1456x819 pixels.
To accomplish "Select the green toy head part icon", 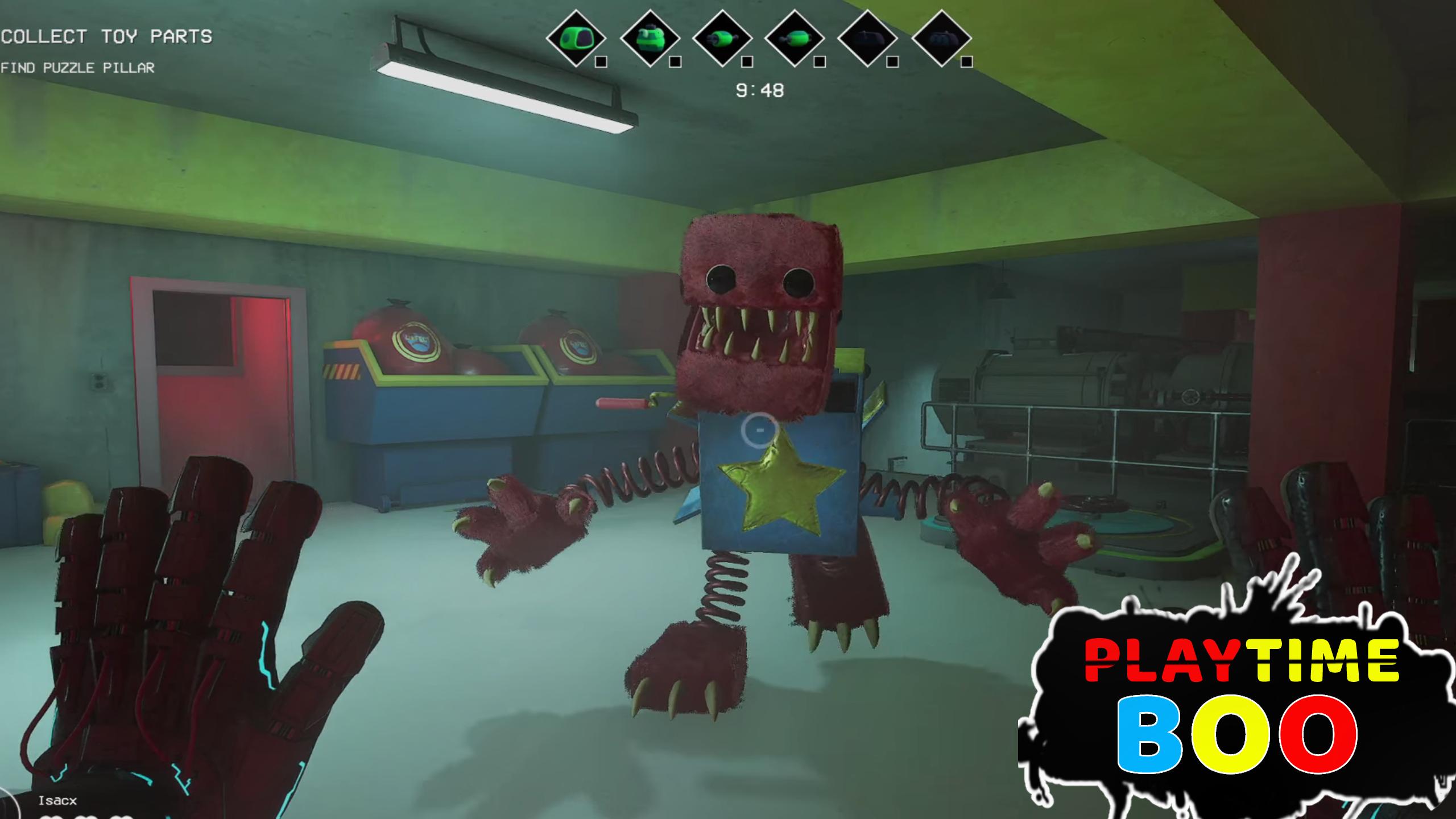I will [576, 39].
